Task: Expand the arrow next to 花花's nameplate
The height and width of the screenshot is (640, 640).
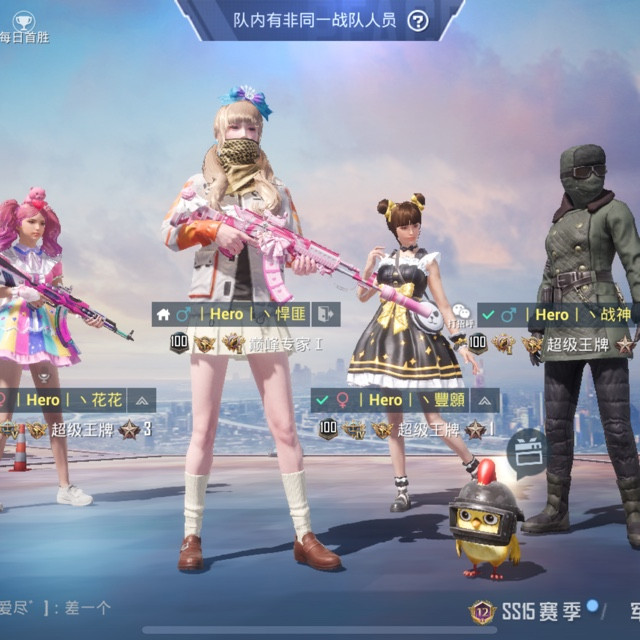Action: tap(142, 400)
